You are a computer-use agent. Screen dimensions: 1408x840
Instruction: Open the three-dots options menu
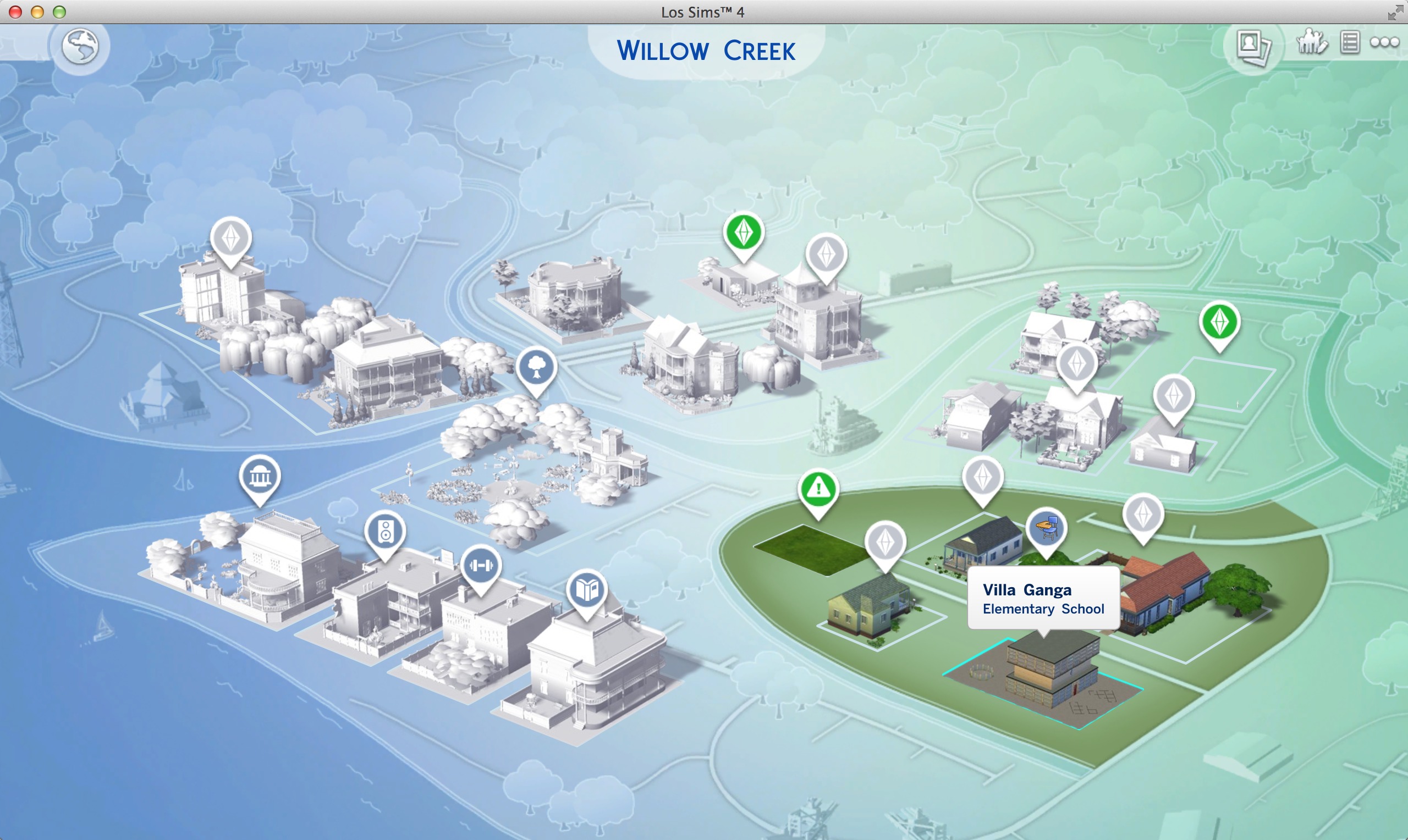click(1384, 42)
